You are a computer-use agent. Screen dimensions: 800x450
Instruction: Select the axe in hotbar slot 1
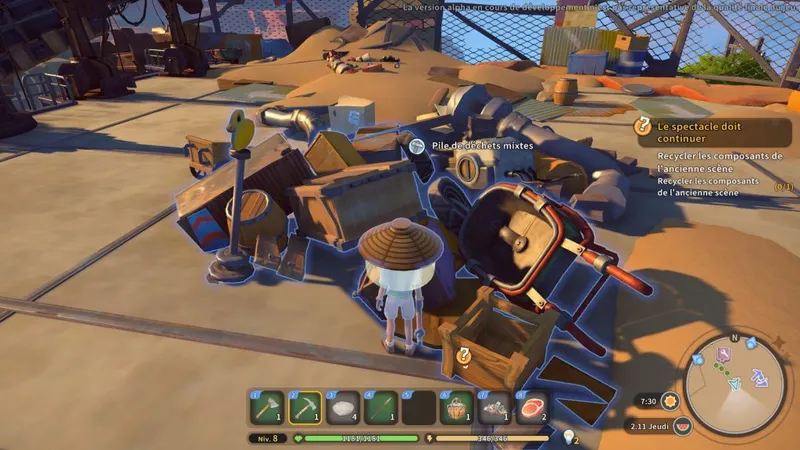point(265,407)
